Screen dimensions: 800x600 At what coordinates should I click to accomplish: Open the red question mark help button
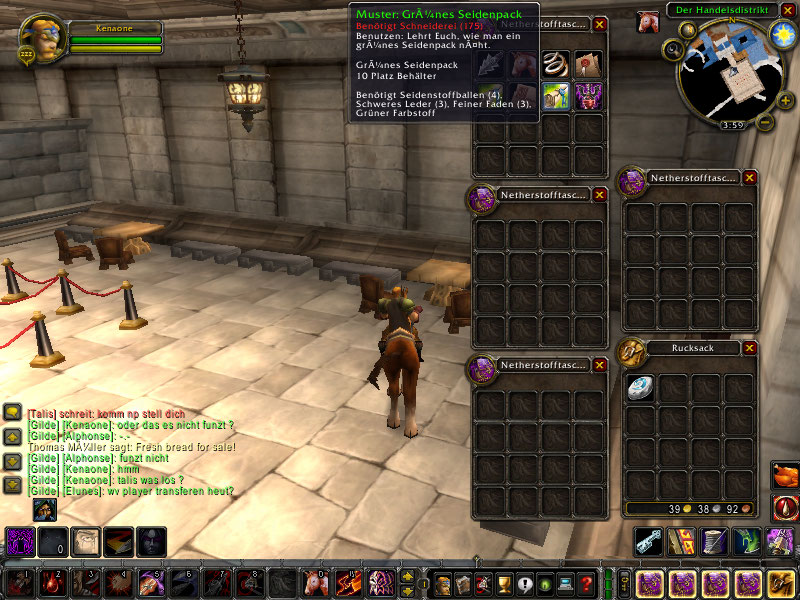[x=587, y=584]
